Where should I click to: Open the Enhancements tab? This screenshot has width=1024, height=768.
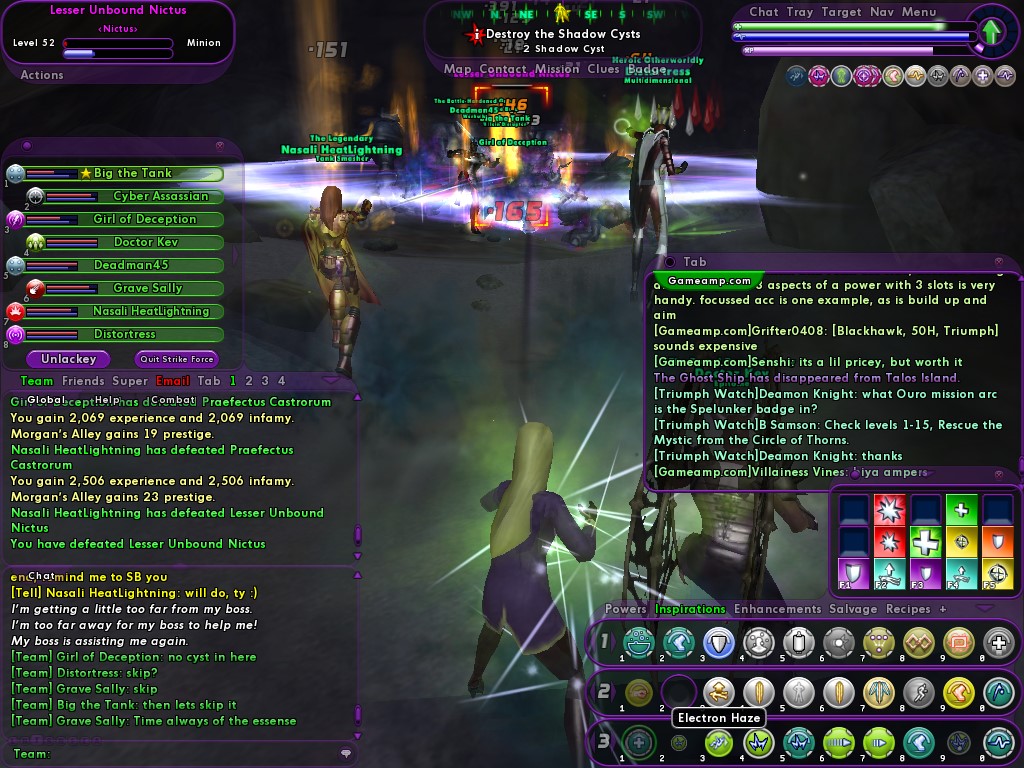coord(777,609)
